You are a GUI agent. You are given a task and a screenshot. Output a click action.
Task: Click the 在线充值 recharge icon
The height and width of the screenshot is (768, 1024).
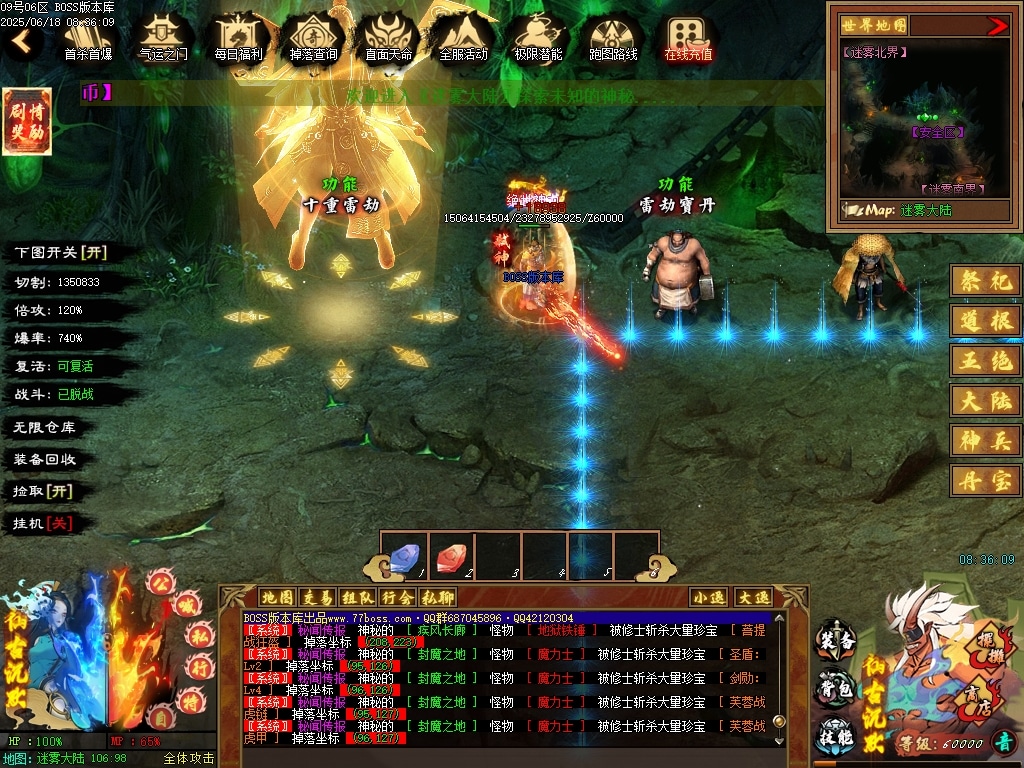[x=688, y=38]
